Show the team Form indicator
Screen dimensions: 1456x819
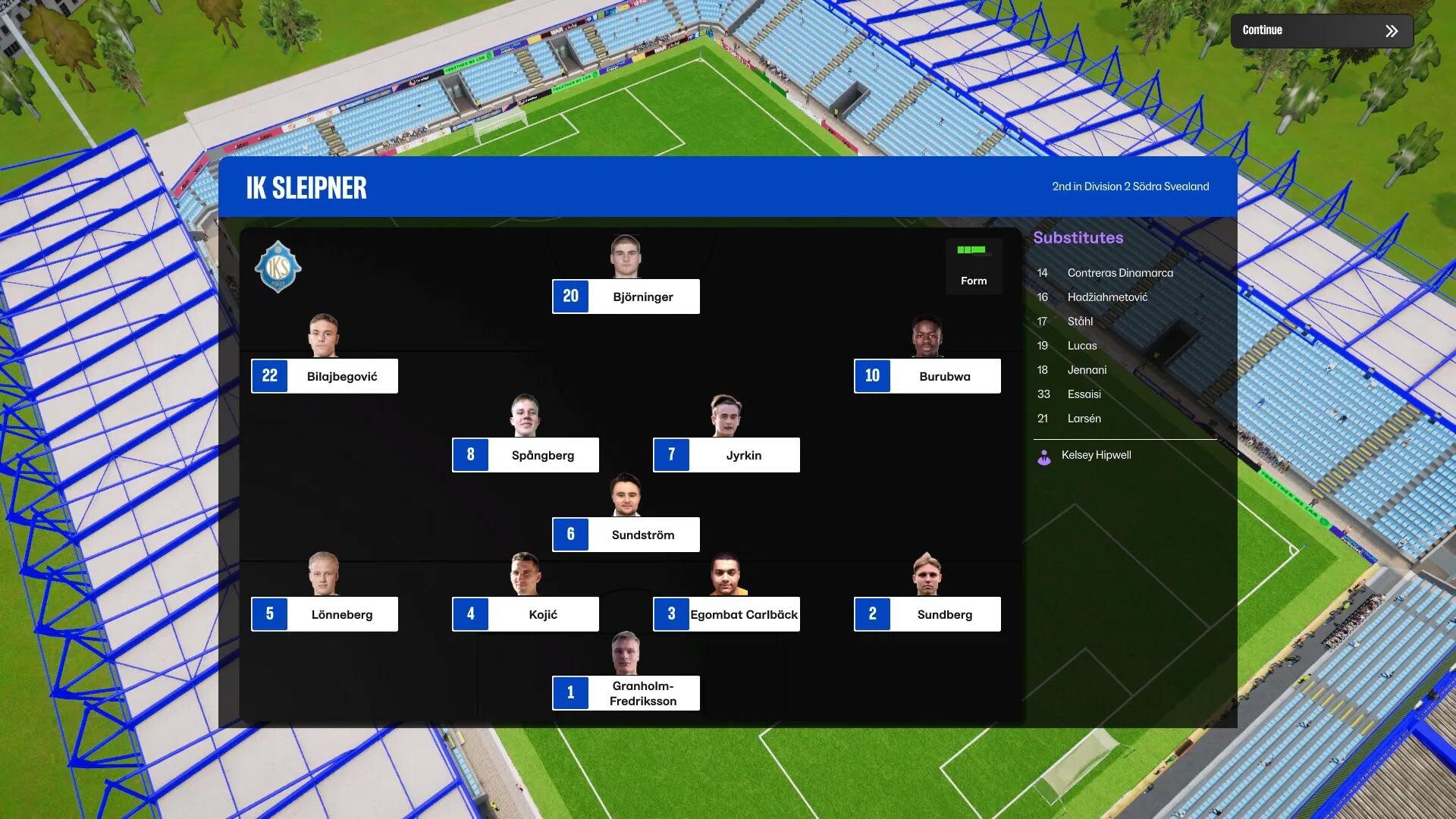click(x=974, y=265)
